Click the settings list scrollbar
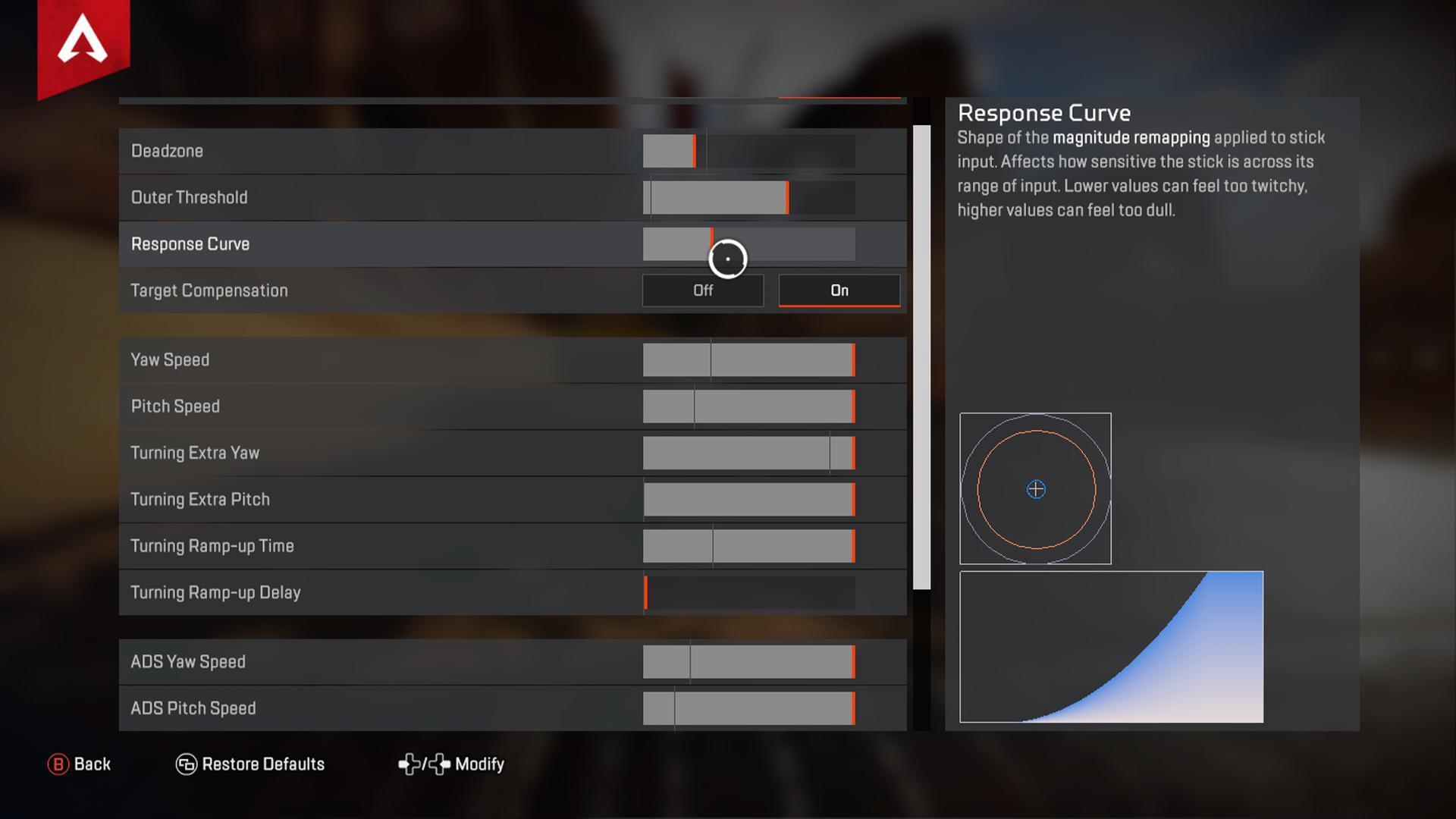The width and height of the screenshot is (1456, 819). click(921, 356)
